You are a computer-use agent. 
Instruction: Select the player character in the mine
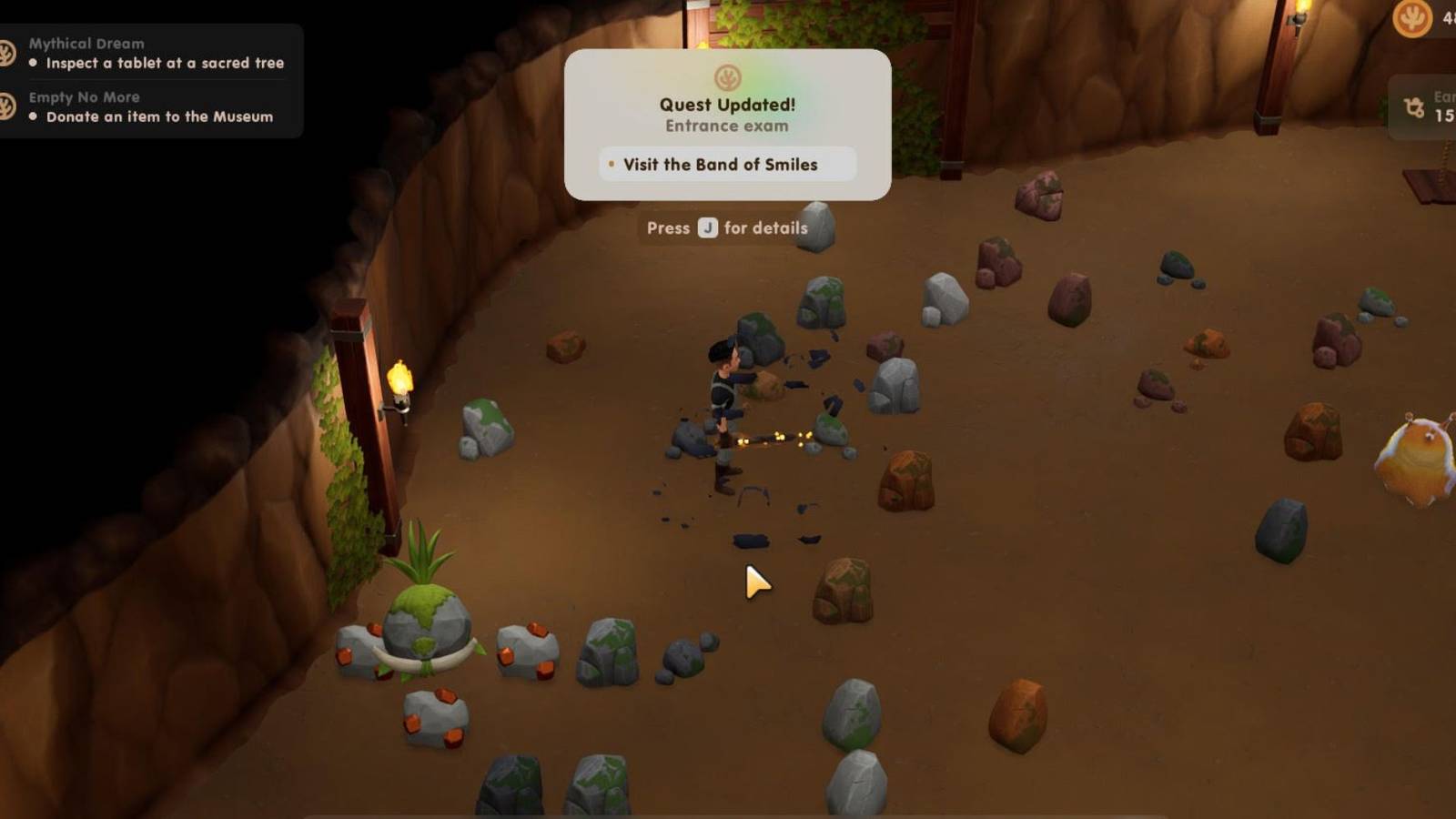click(x=723, y=400)
